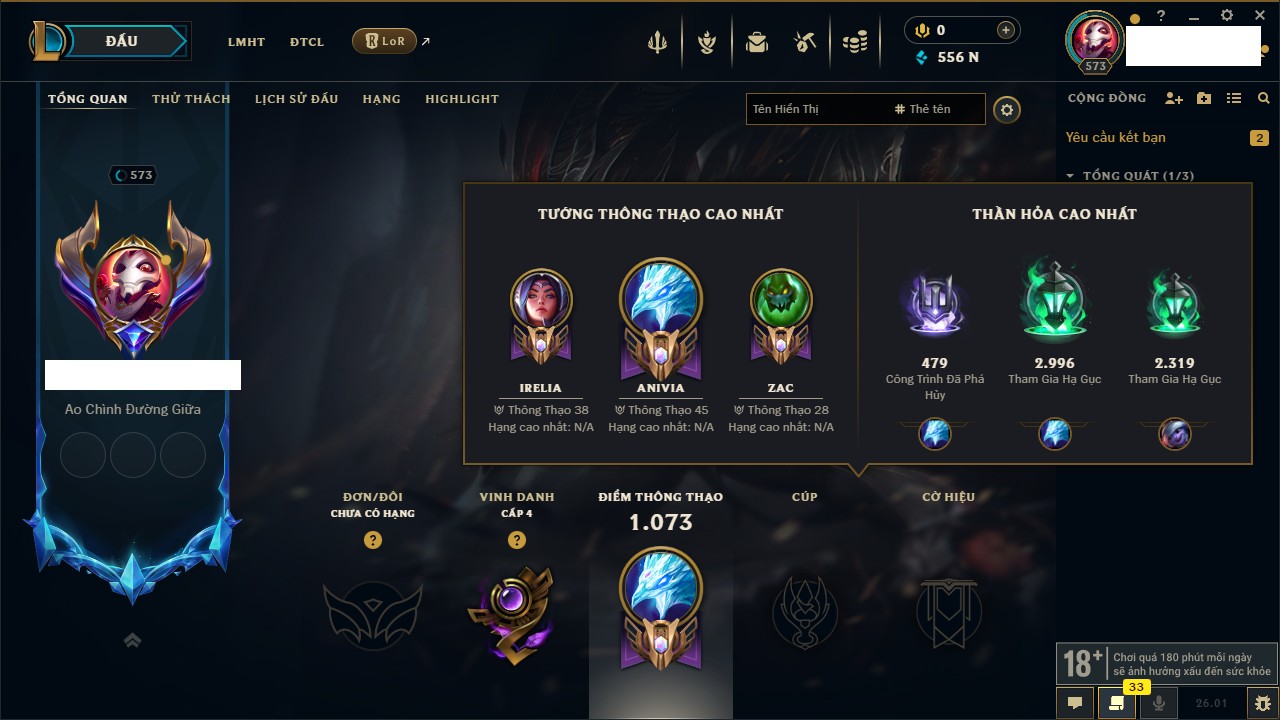Open the hammer loot crafting icon

pos(805,42)
